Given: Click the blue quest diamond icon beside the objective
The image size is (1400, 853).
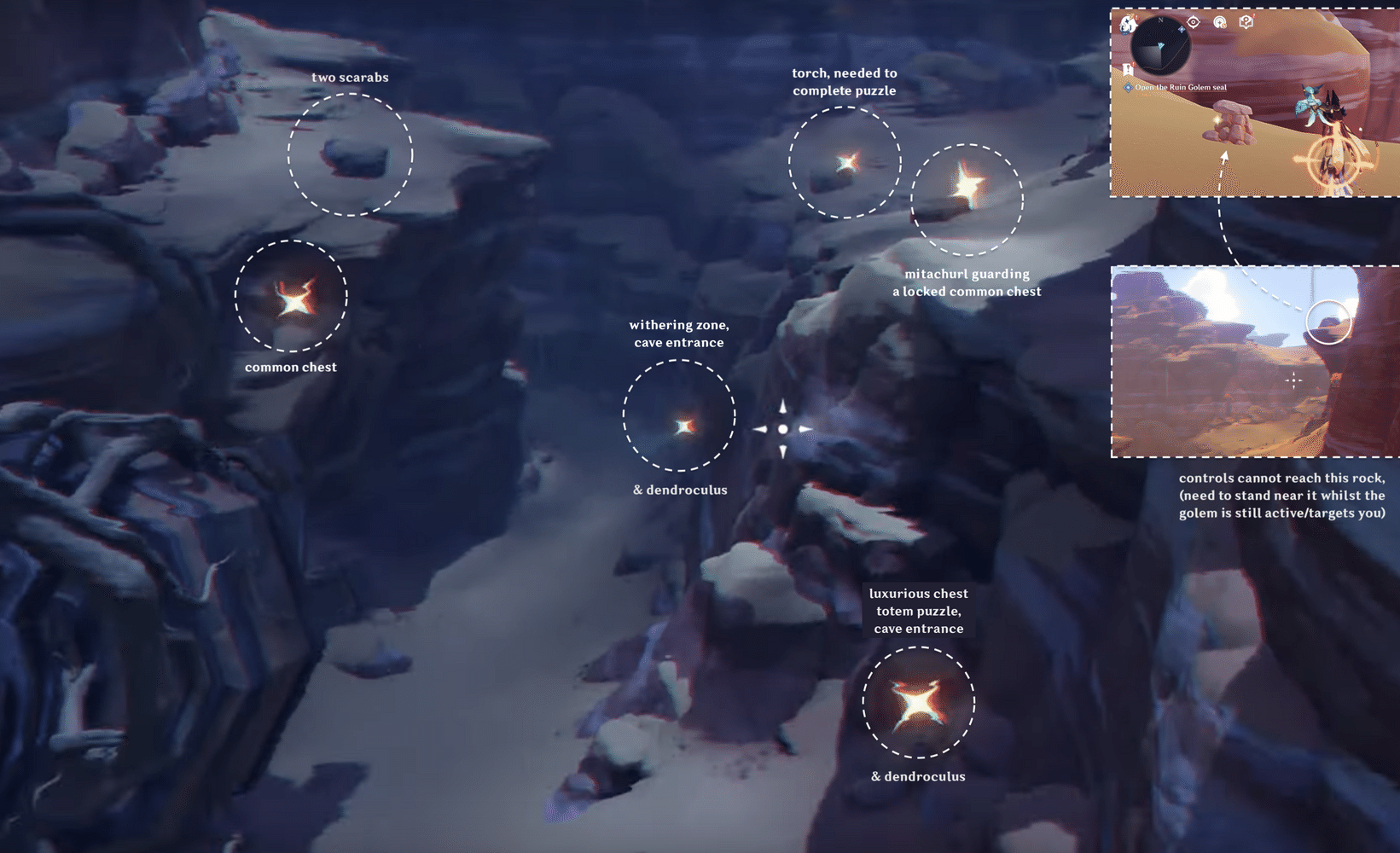Looking at the screenshot, I should pyautogui.click(x=1129, y=87).
